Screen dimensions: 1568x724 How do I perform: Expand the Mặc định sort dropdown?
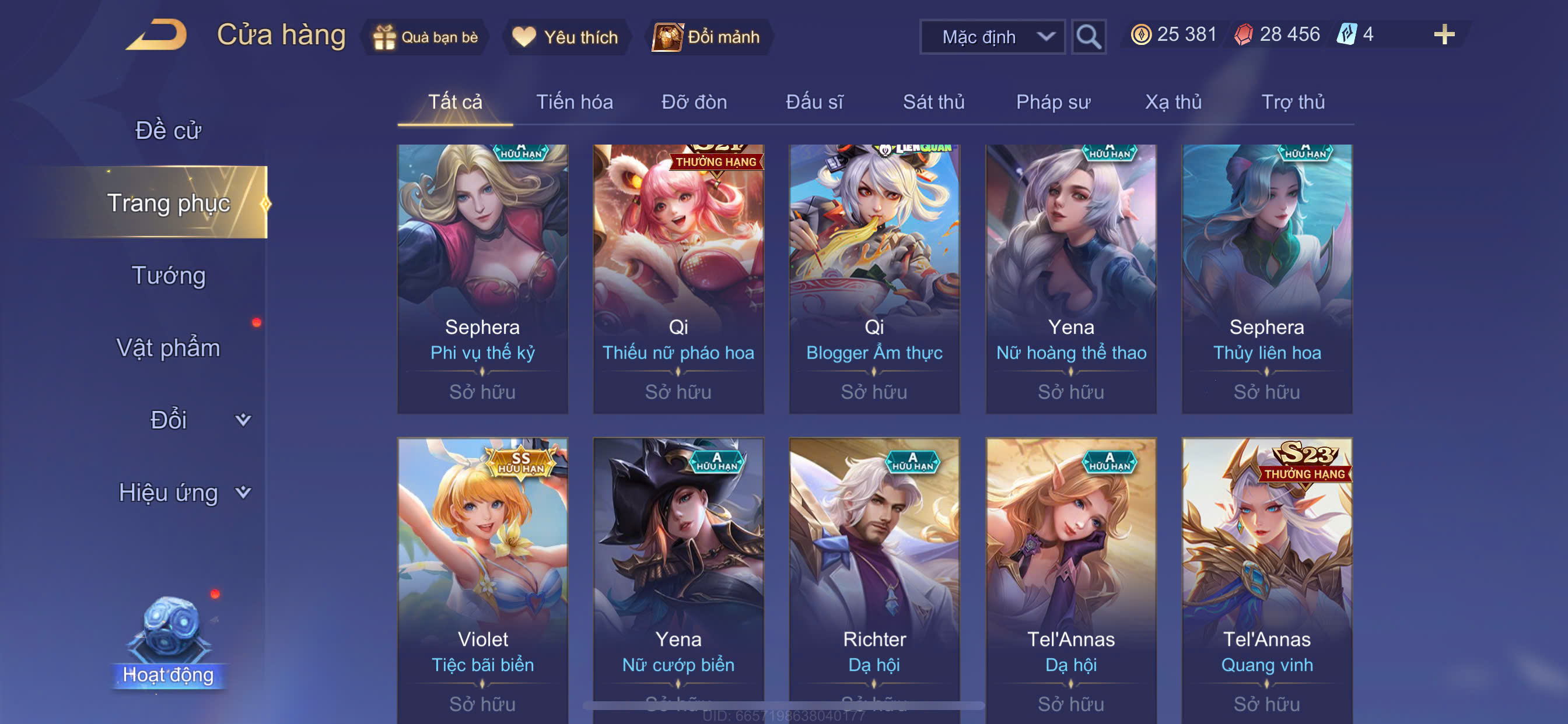pyautogui.click(x=992, y=37)
